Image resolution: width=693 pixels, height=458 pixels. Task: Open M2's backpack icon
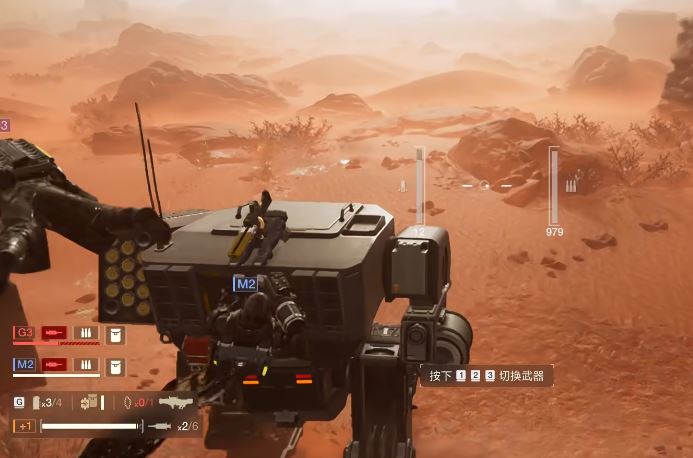point(114,367)
